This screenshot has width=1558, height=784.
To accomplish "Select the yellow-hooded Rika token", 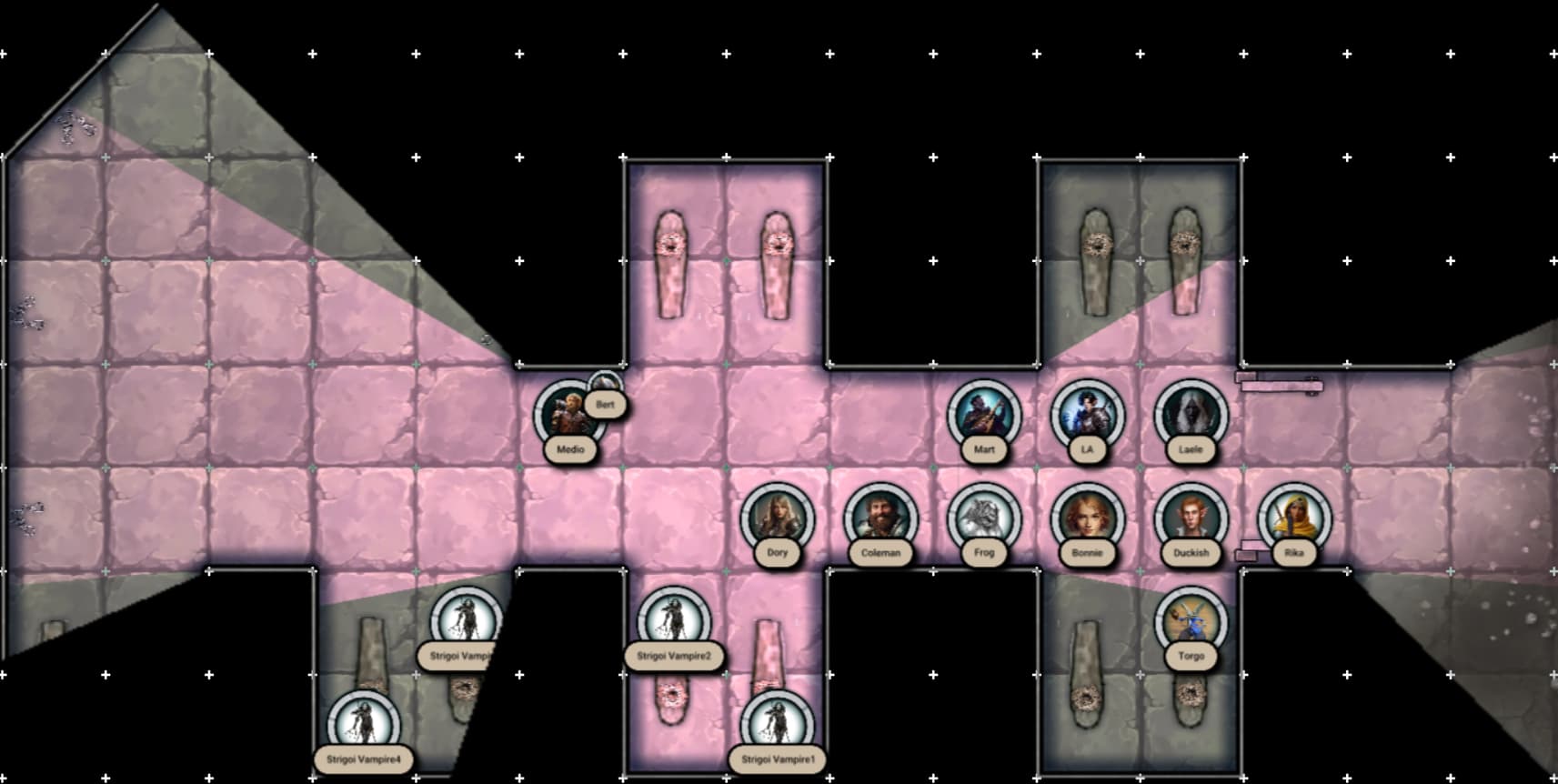I will (1294, 518).
